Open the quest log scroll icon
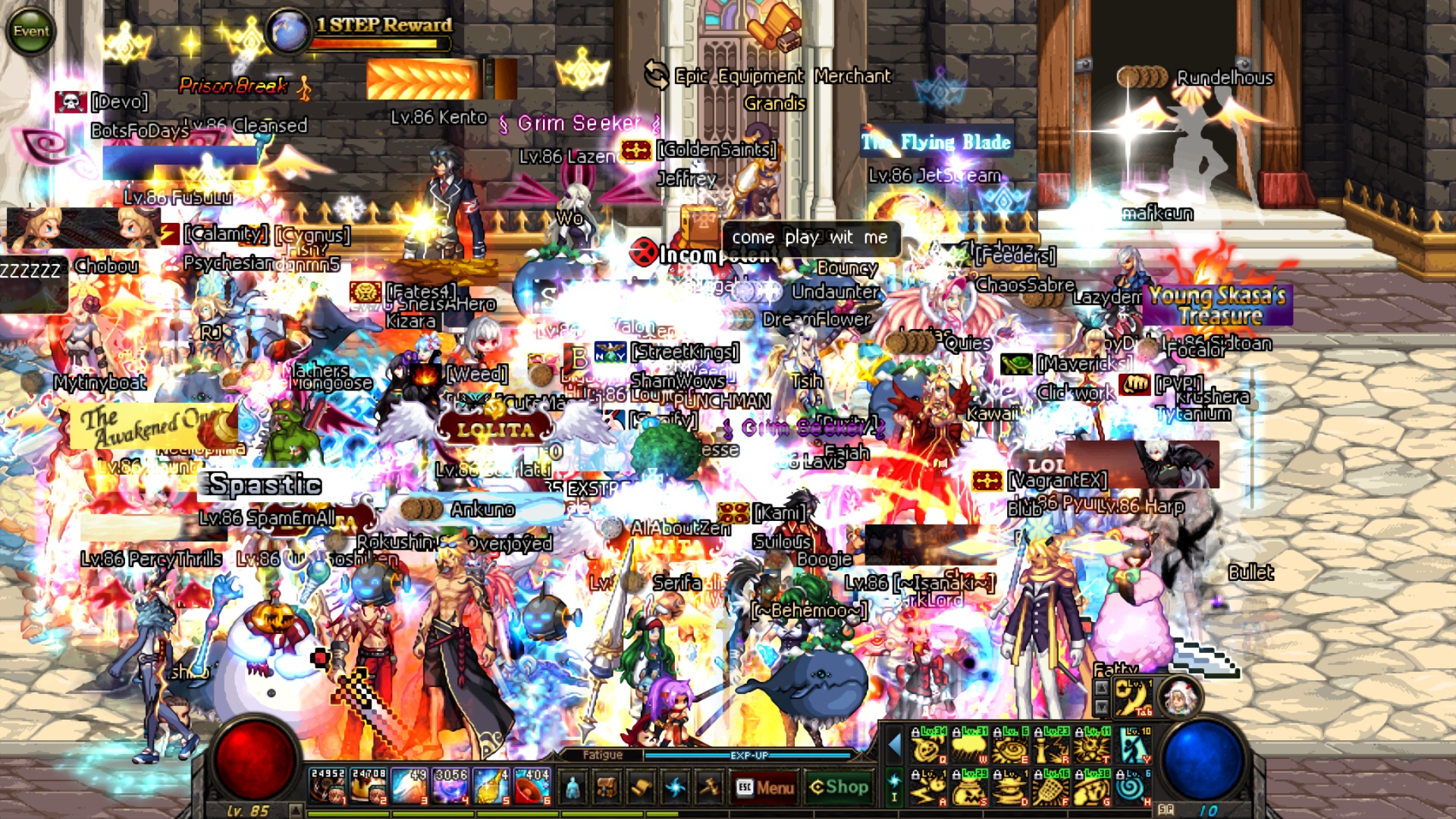 pyautogui.click(x=641, y=788)
